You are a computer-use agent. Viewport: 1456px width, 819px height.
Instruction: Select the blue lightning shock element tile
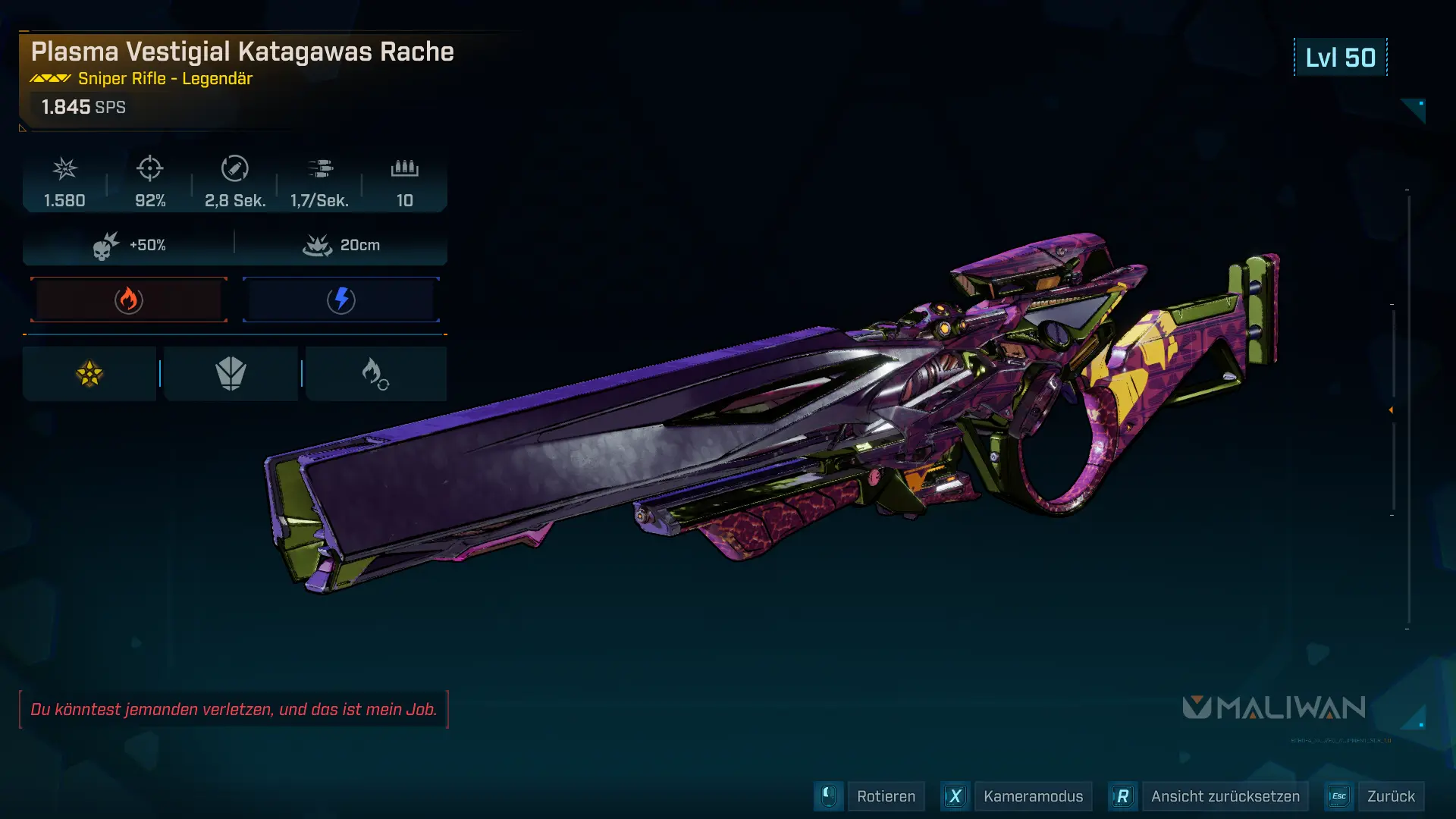(x=341, y=300)
